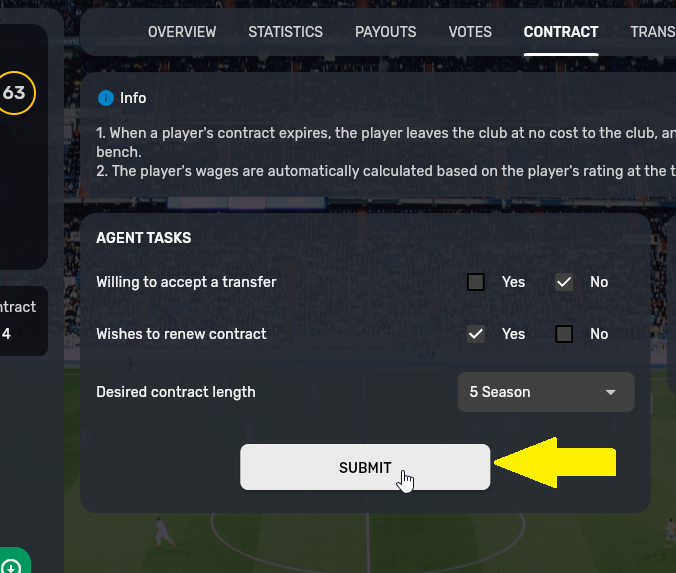Open the desired contract length dropdown
This screenshot has width=676, height=573.
545,392
